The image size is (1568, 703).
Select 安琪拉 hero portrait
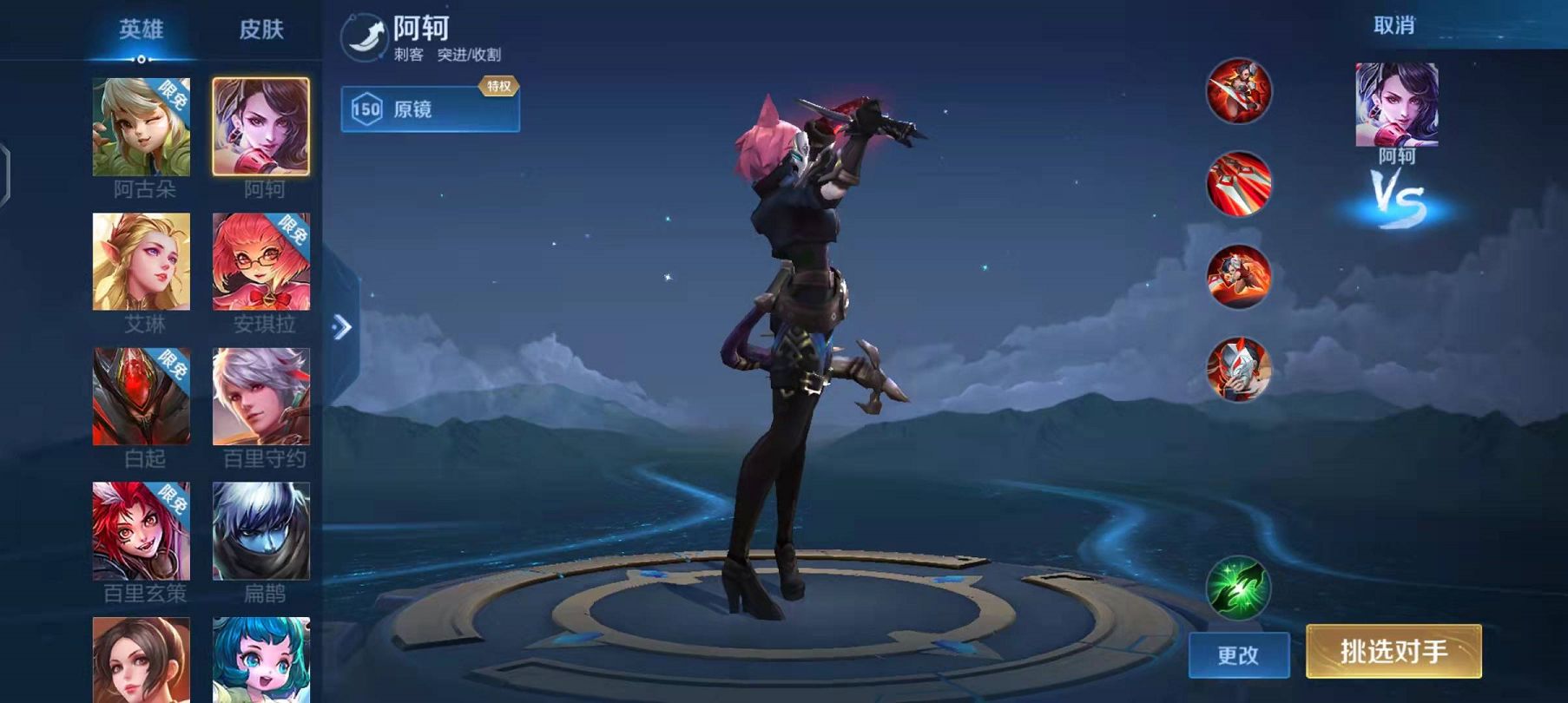tap(261, 261)
